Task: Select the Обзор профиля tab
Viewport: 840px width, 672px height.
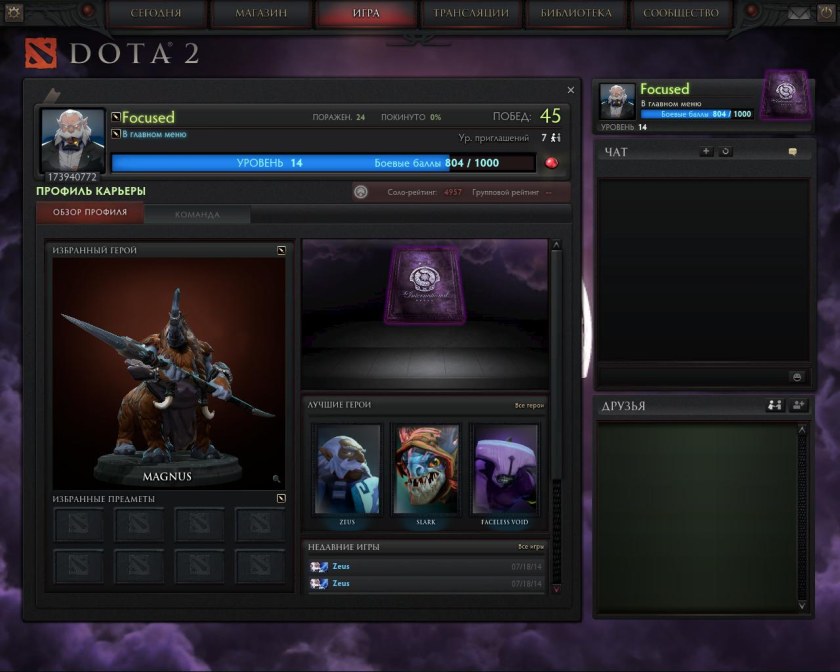Action: click(x=90, y=214)
